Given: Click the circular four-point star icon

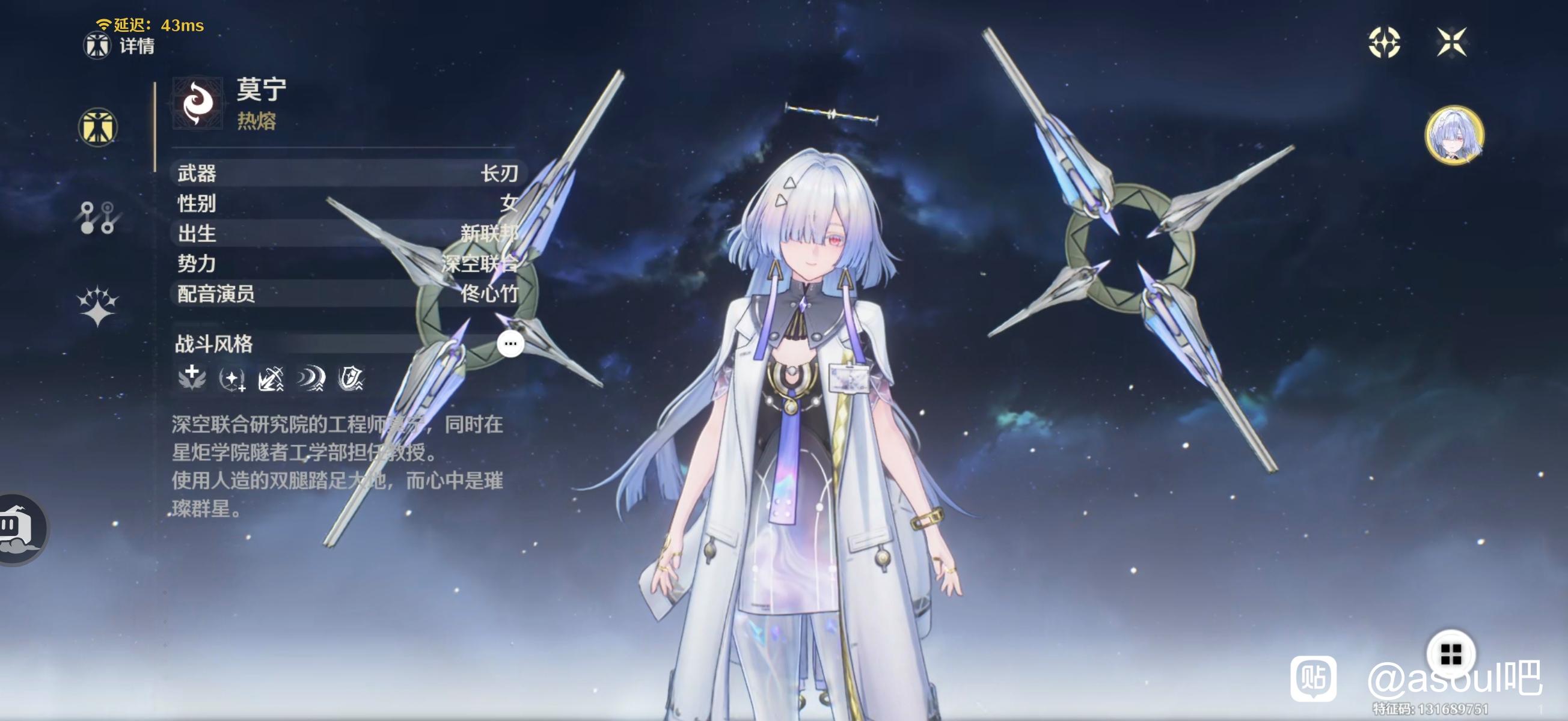Looking at the screenshot, I should [1383, 42].
